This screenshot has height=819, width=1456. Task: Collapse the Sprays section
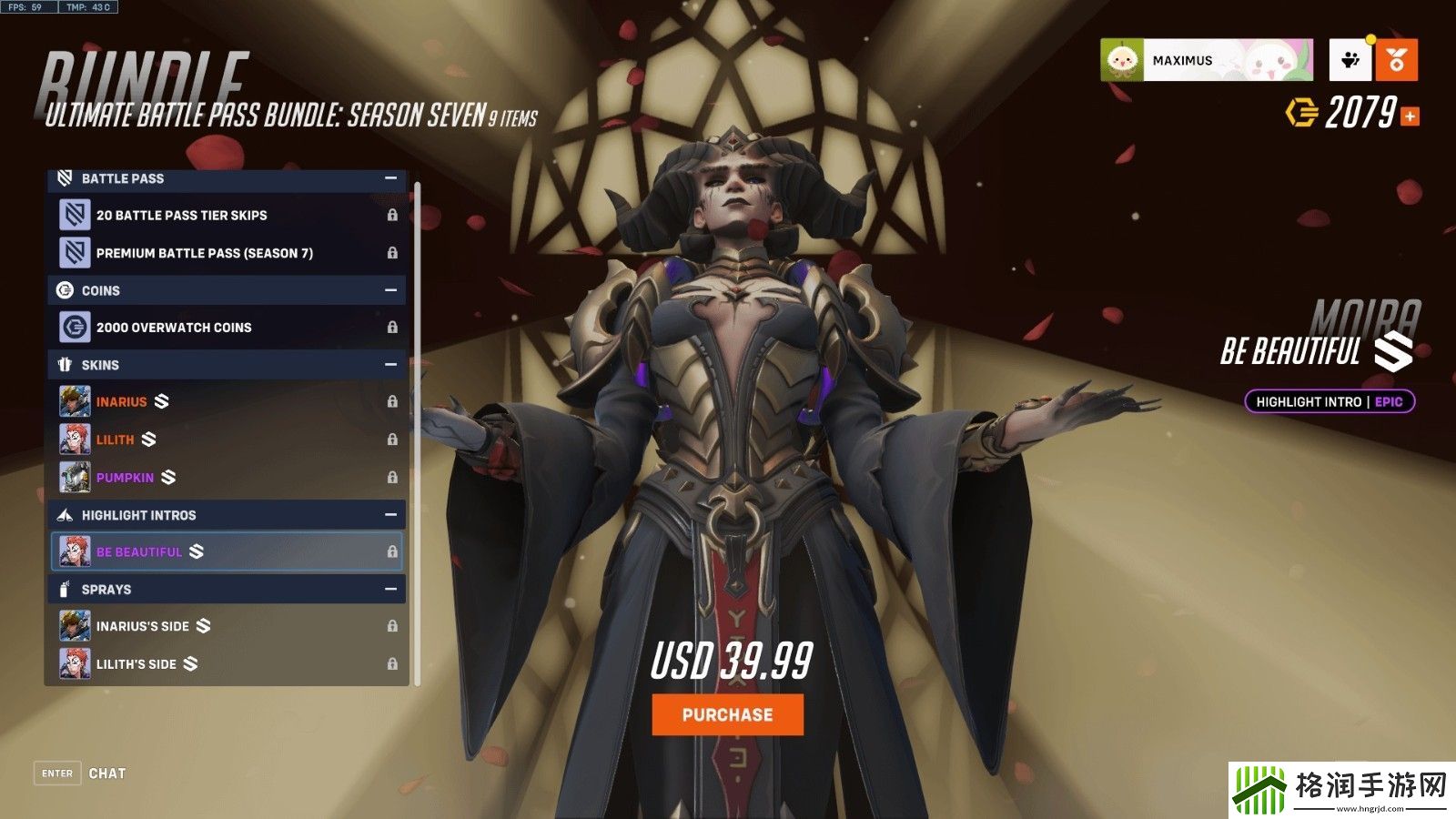click(x=390, y=590)
